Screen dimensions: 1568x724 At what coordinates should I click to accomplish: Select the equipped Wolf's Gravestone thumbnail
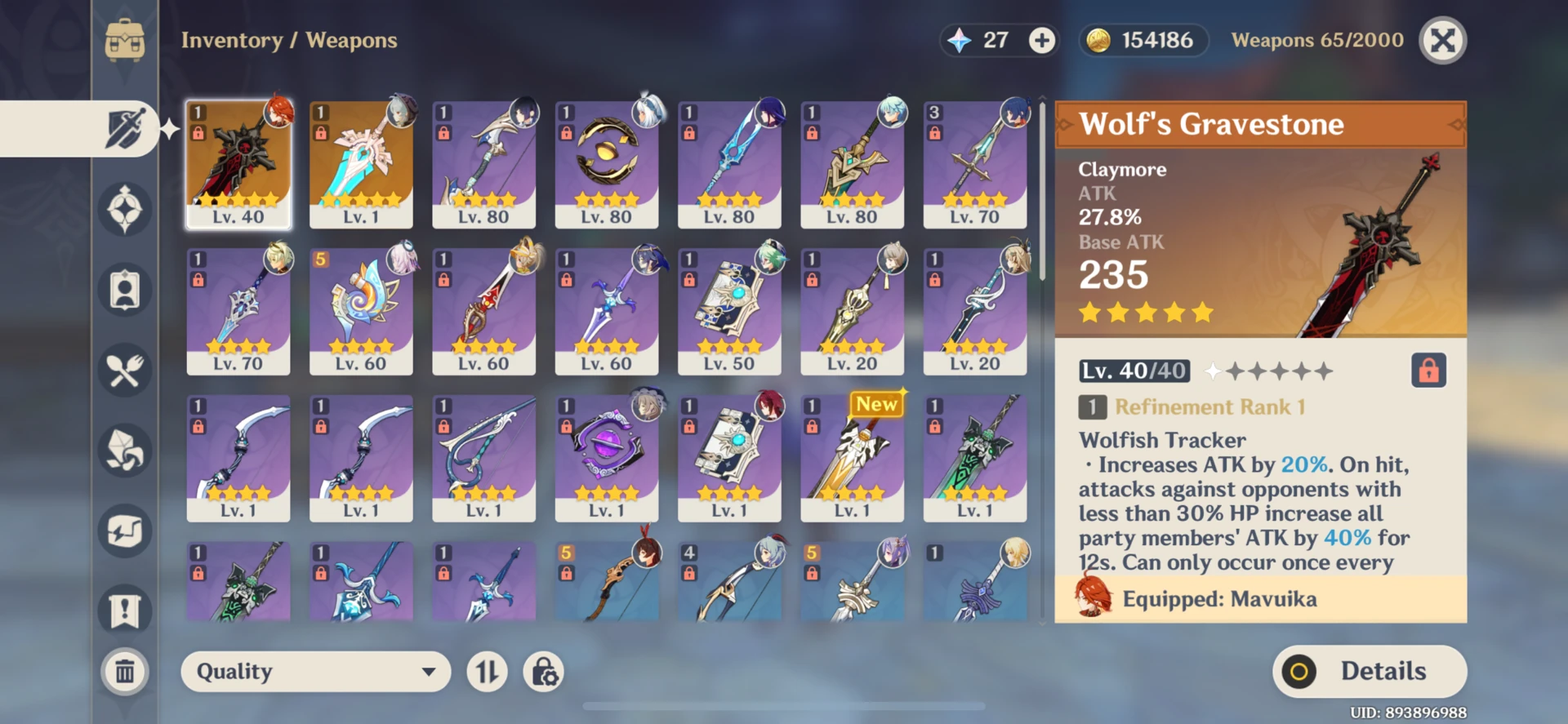[x=238, y=163]
